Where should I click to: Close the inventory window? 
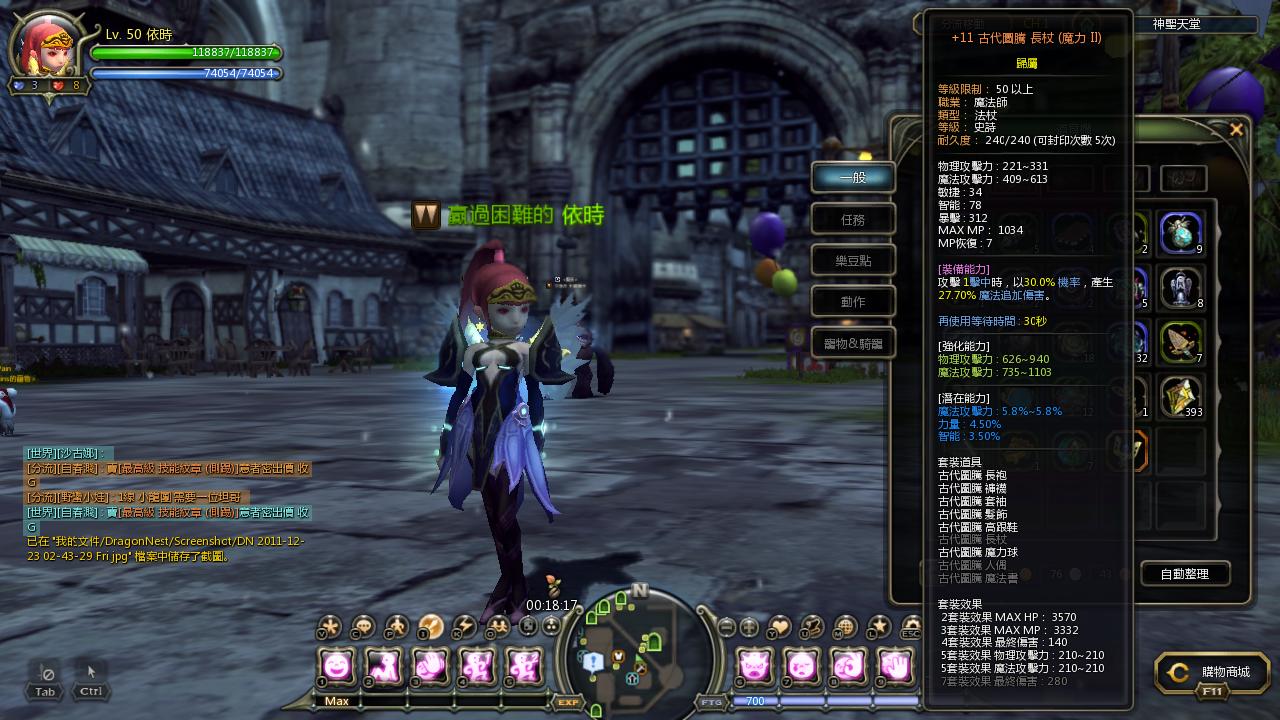[x=1236, y=130]
